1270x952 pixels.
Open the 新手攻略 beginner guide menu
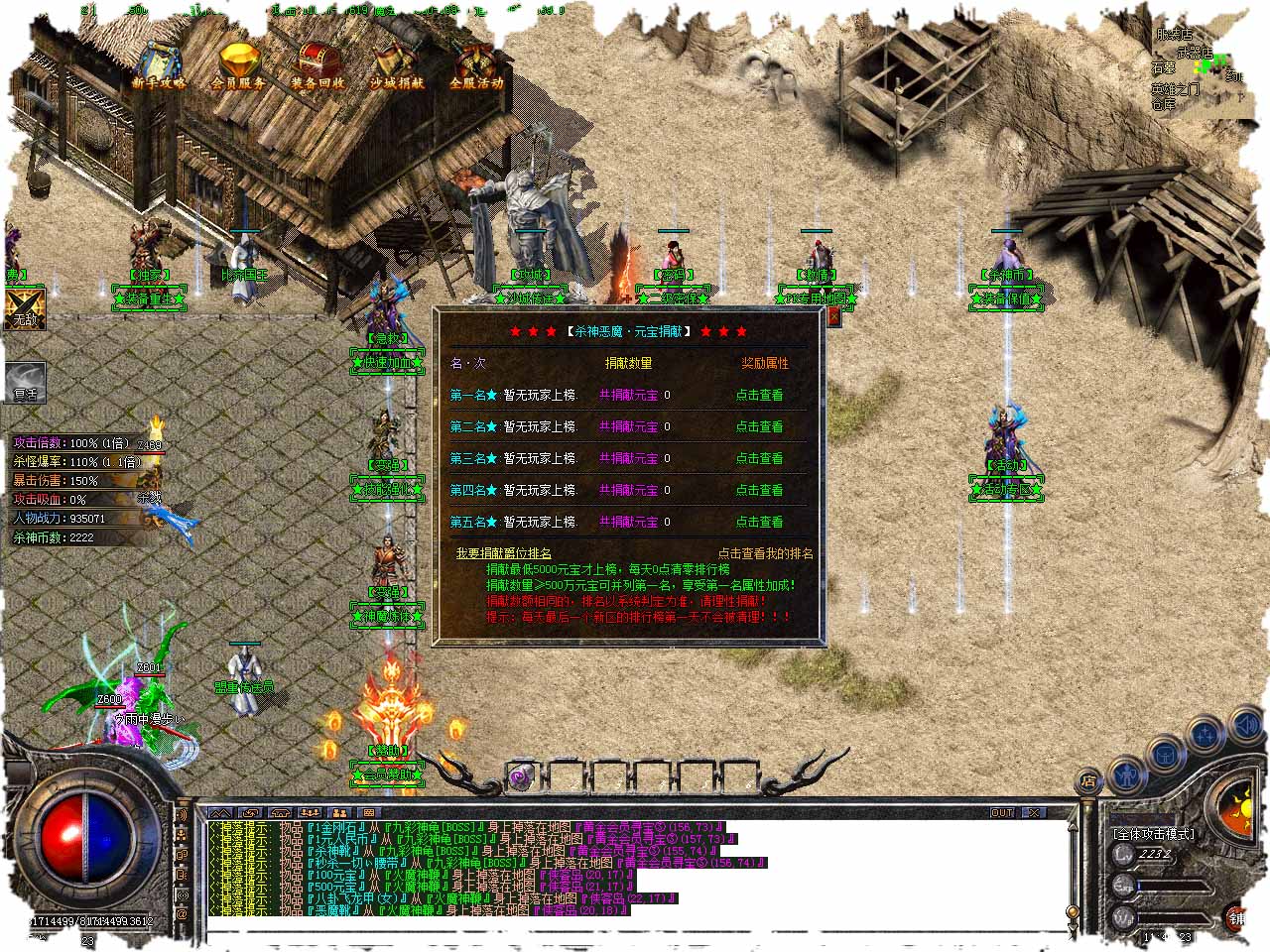click(x=159, y=65)
